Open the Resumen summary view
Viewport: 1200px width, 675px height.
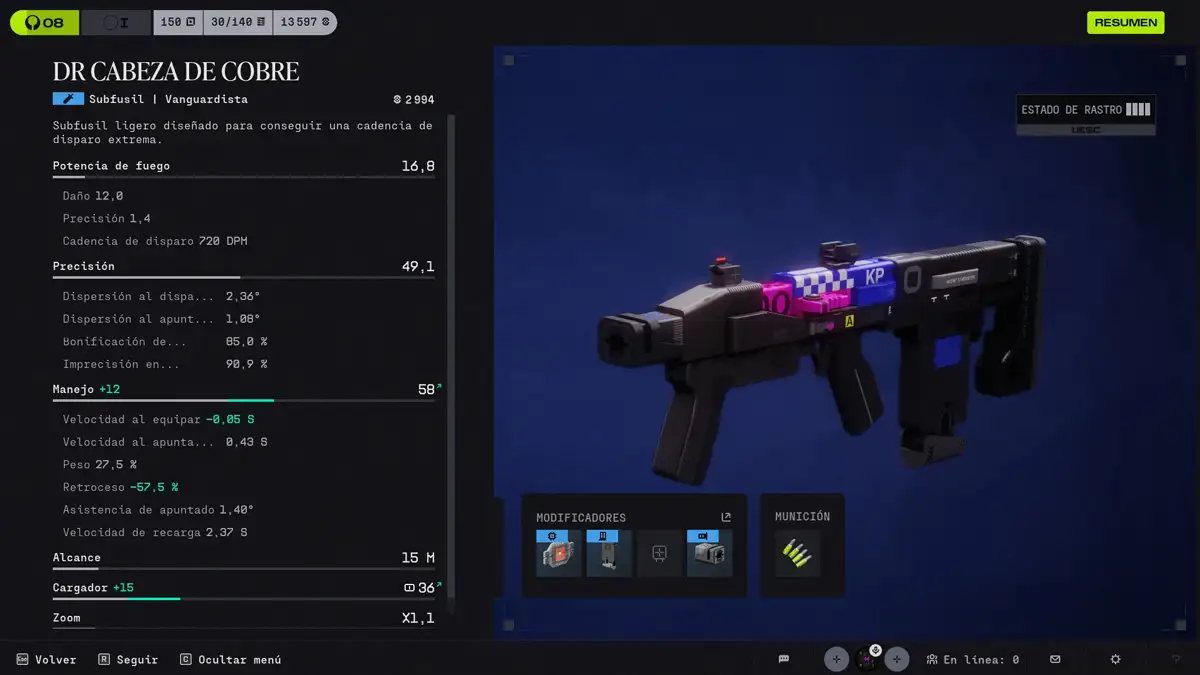[1125, 22]
